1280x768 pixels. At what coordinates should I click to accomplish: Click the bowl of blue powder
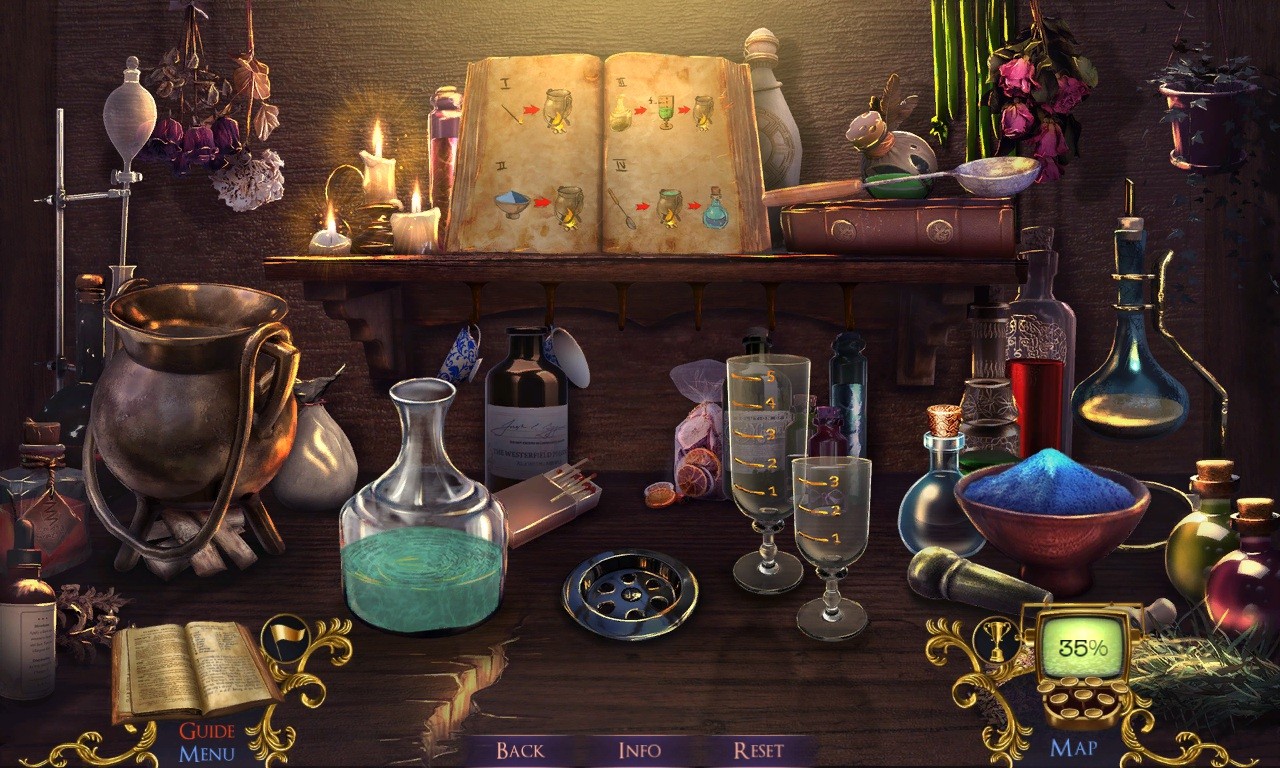click(x=1050, y=490)
